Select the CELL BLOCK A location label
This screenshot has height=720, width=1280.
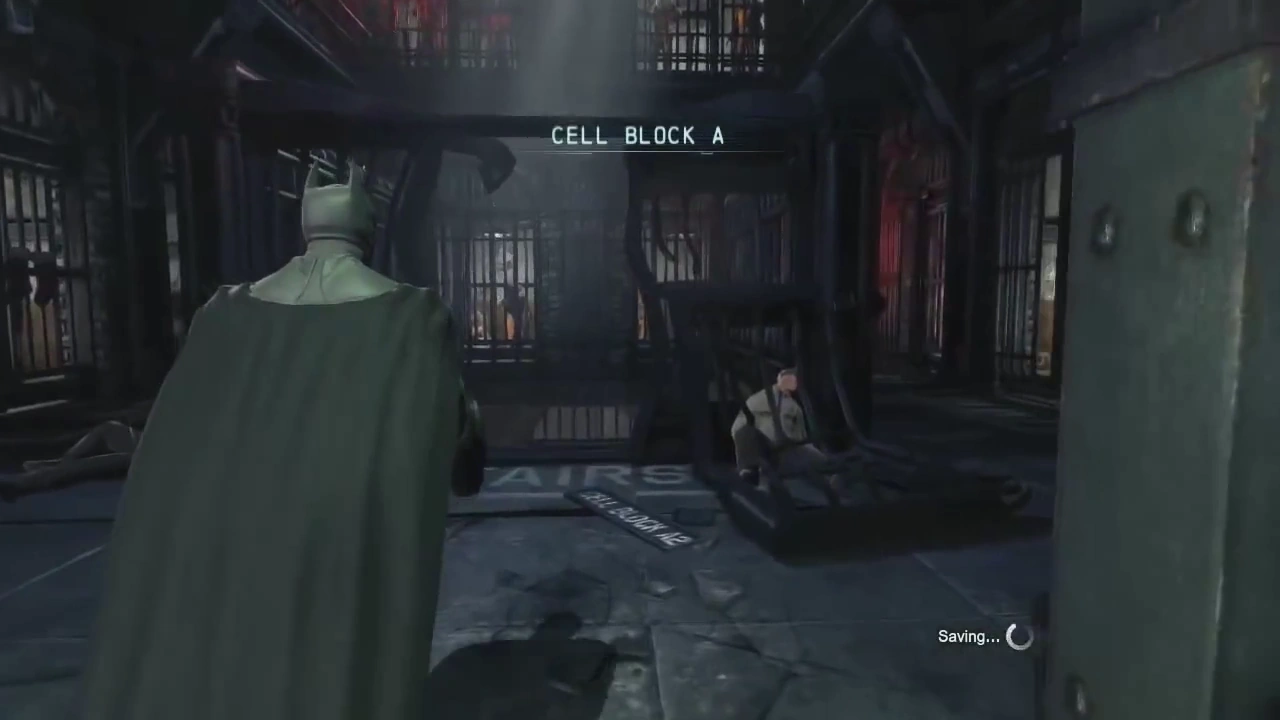(x=639, y=136)
